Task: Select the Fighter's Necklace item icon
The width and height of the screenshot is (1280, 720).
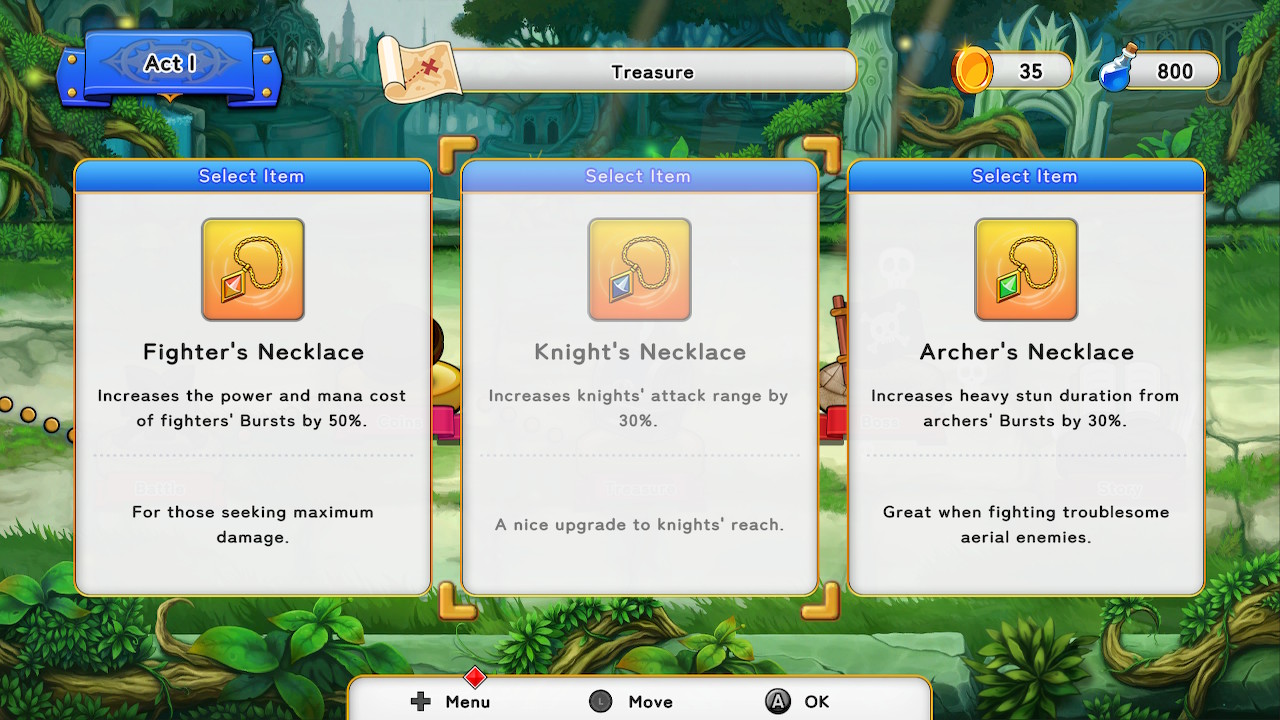Action: pyautogui.click(x=252, y=268)
